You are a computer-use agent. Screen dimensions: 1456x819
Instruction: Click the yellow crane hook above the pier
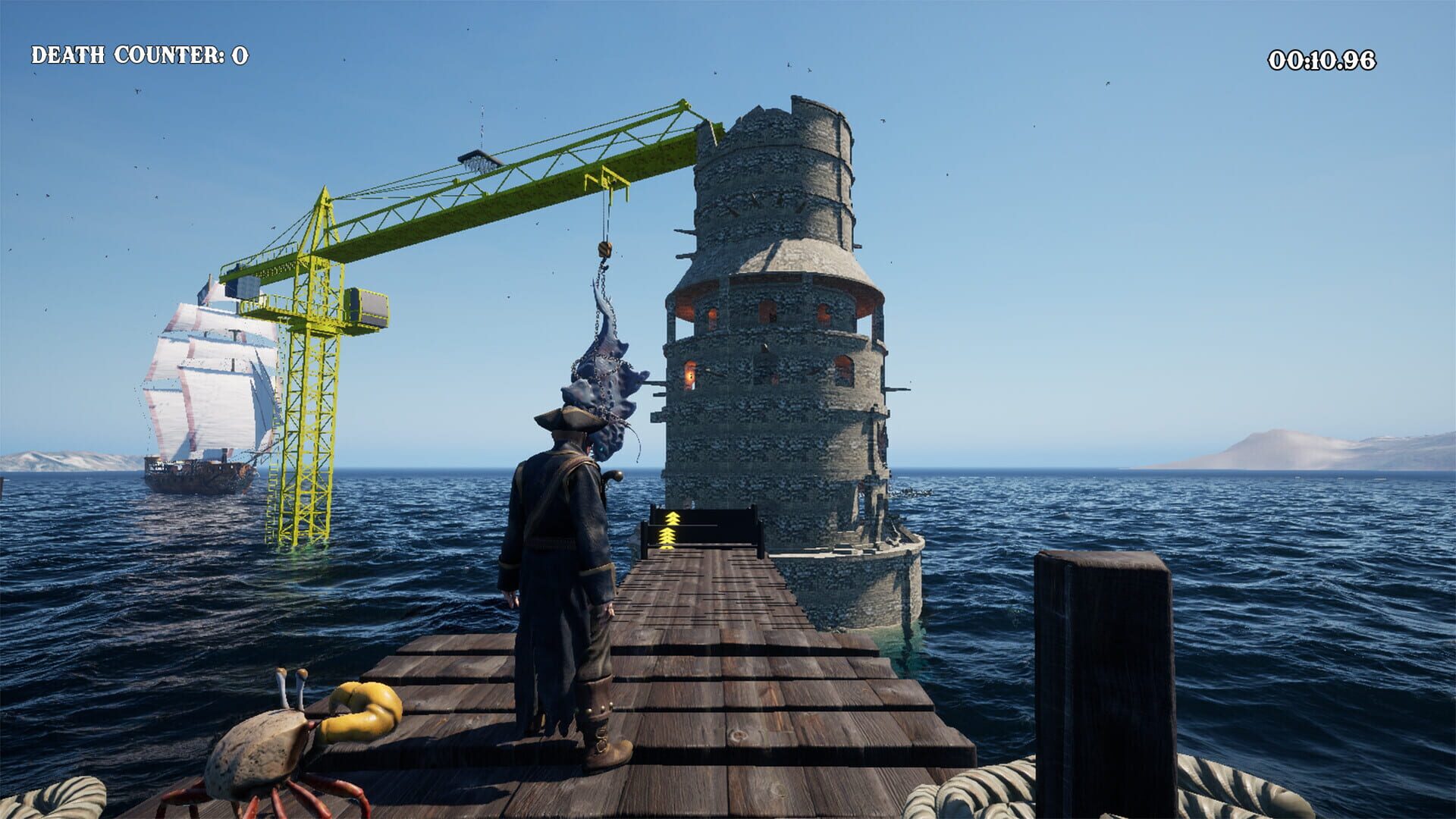click(x=607, y=250)
